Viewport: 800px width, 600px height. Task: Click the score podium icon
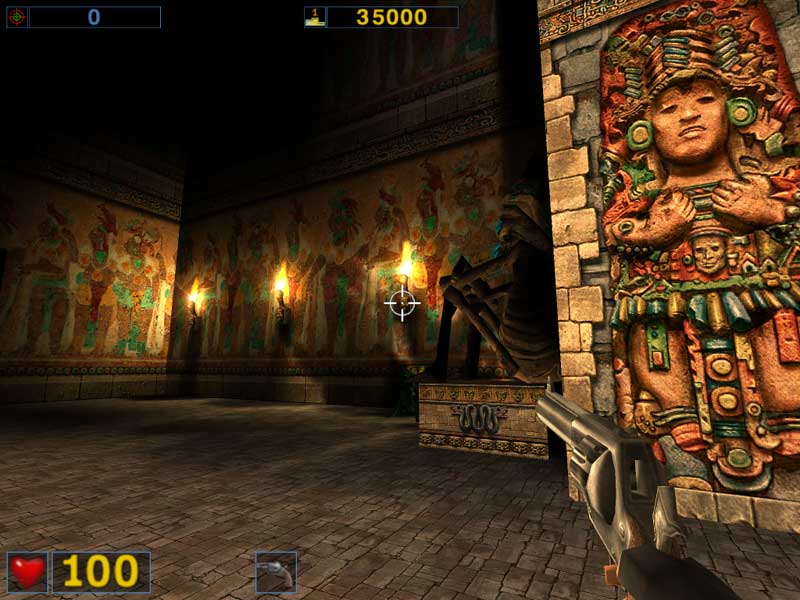click(x=314, y=17)
